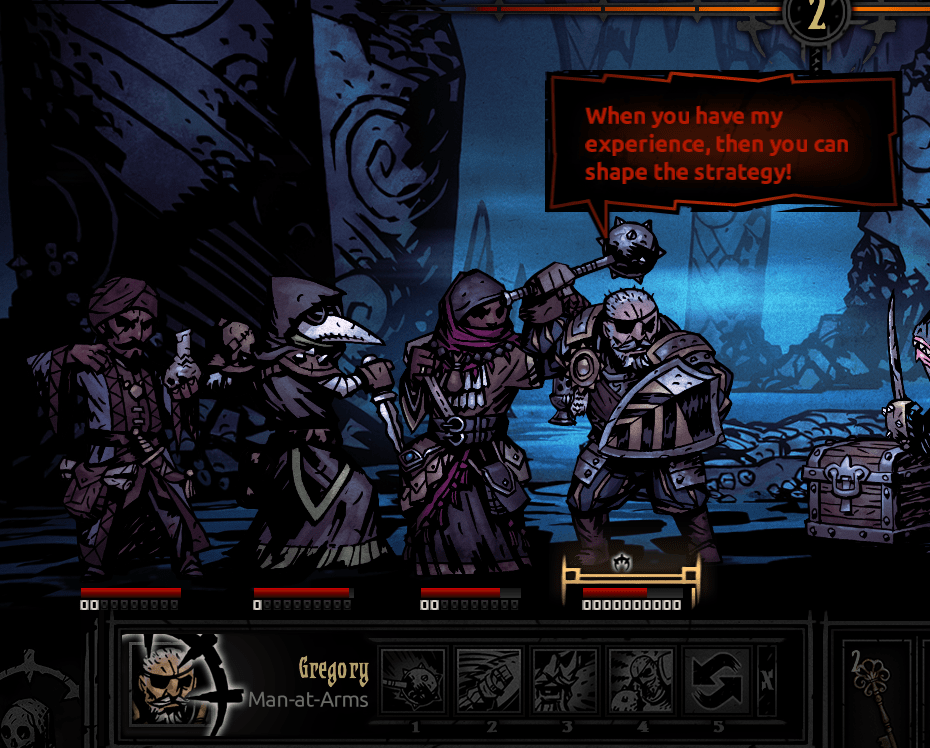
Task: Pass the turn with the X button
Action: tap(767, 680)
